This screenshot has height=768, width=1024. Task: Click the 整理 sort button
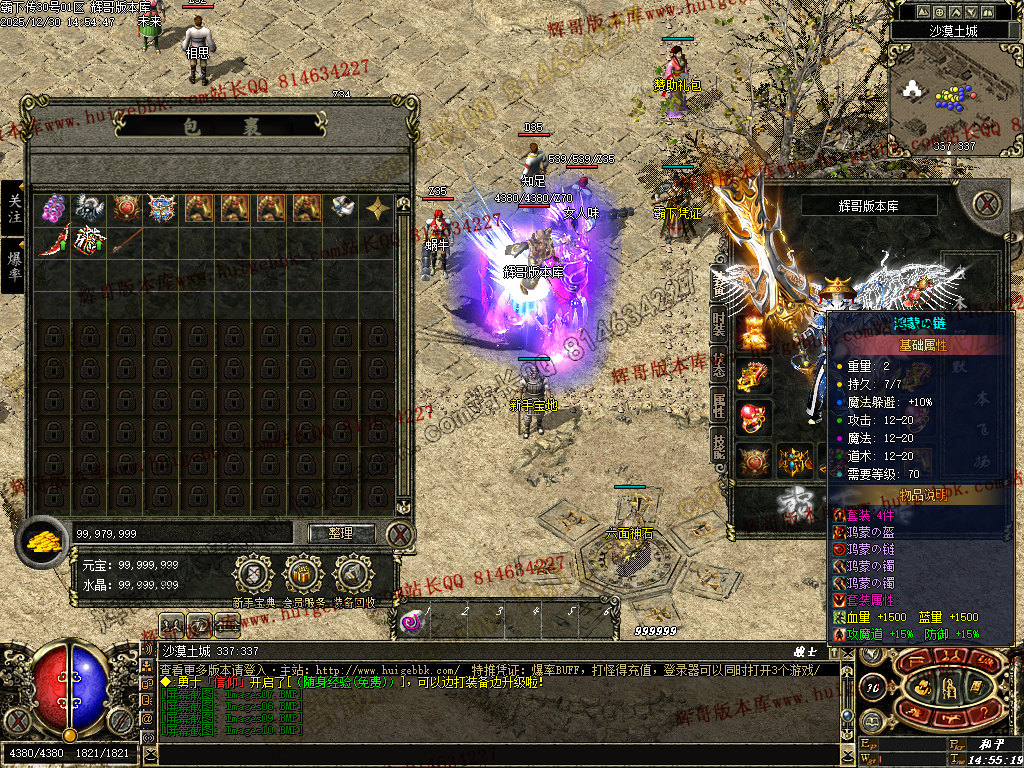[x=341, y=533]
